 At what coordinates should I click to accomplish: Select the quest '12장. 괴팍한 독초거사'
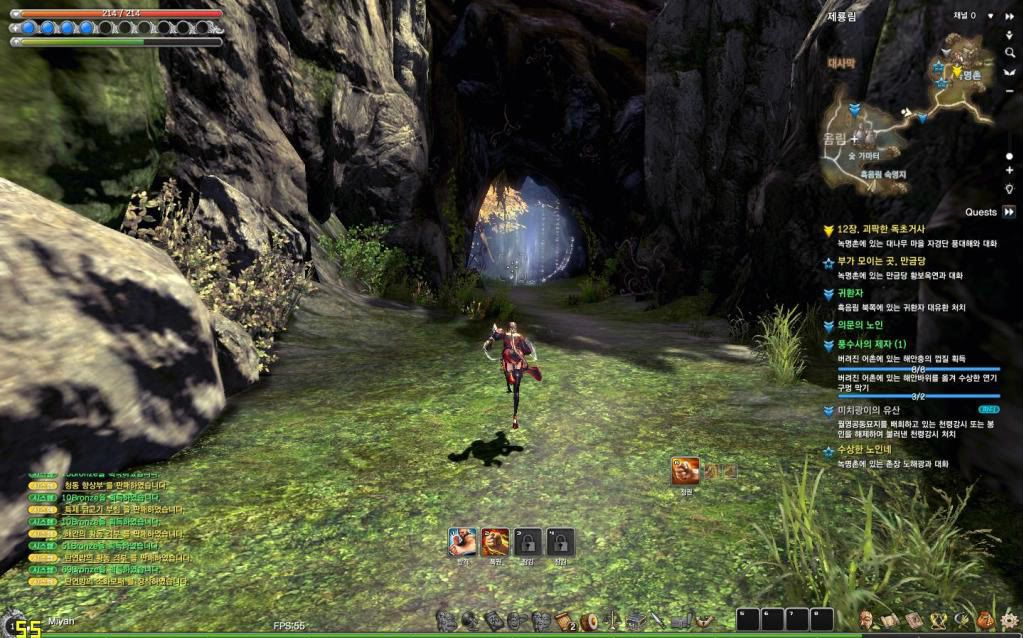(881, 230)
